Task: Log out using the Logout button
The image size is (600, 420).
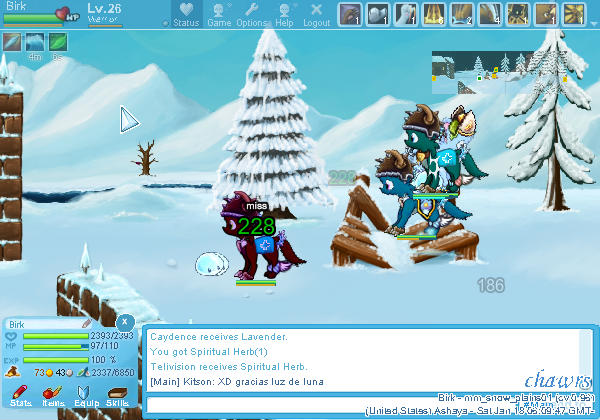Action: coord(316,14)
